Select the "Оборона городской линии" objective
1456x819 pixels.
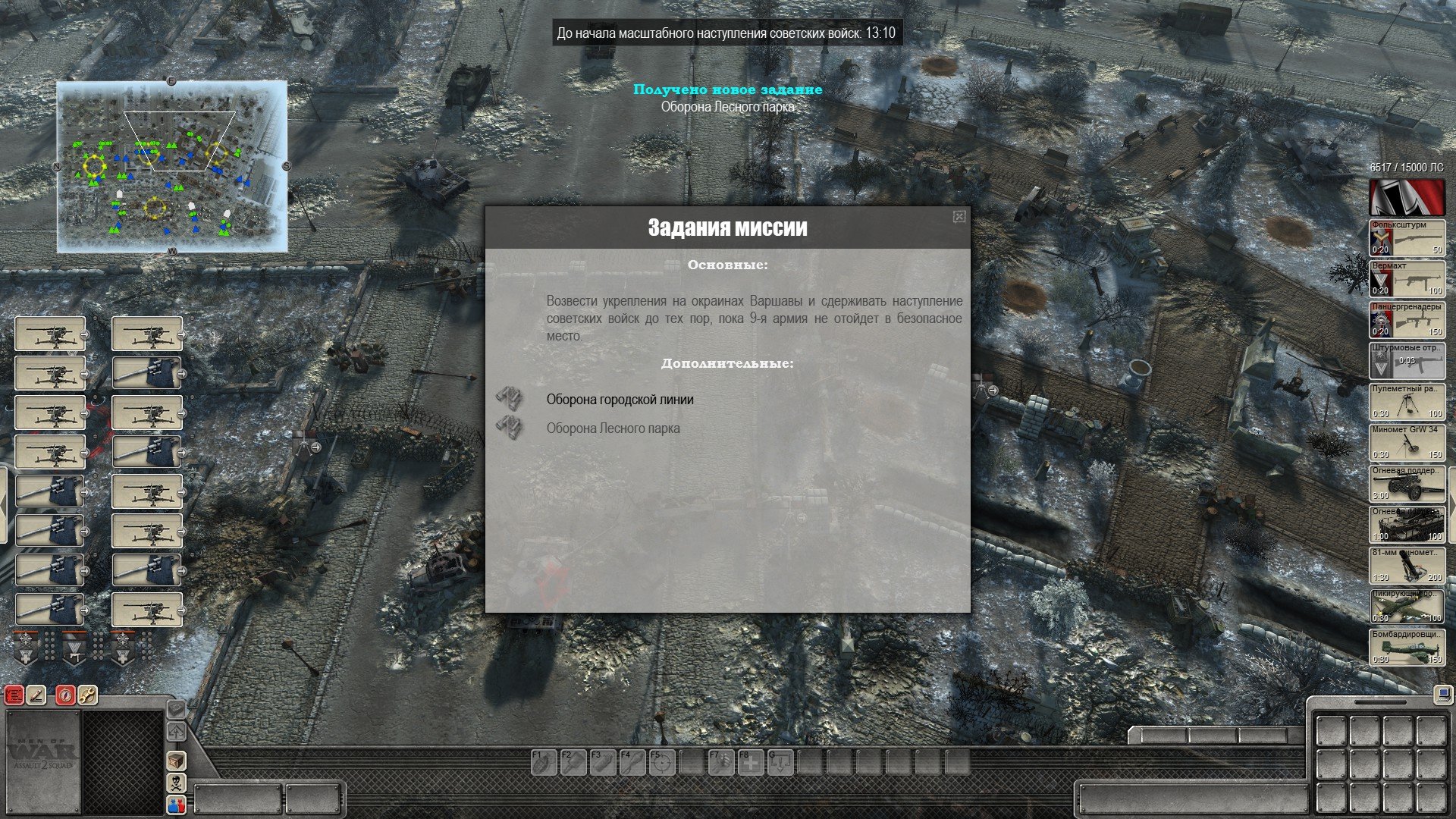tap(620, 400)
